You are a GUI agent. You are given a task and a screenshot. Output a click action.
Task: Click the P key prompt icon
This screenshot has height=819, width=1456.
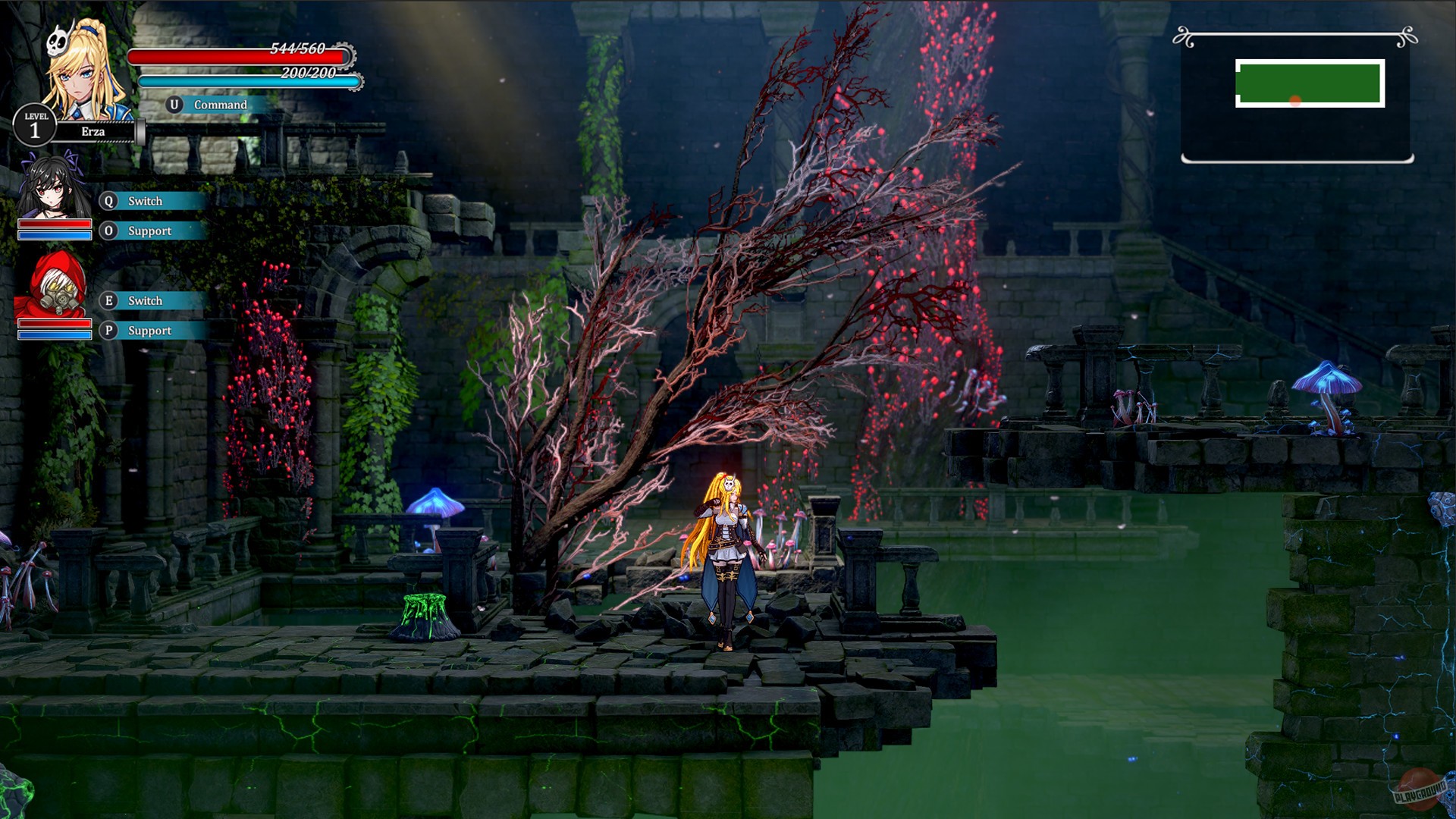(x=108, y=331)
